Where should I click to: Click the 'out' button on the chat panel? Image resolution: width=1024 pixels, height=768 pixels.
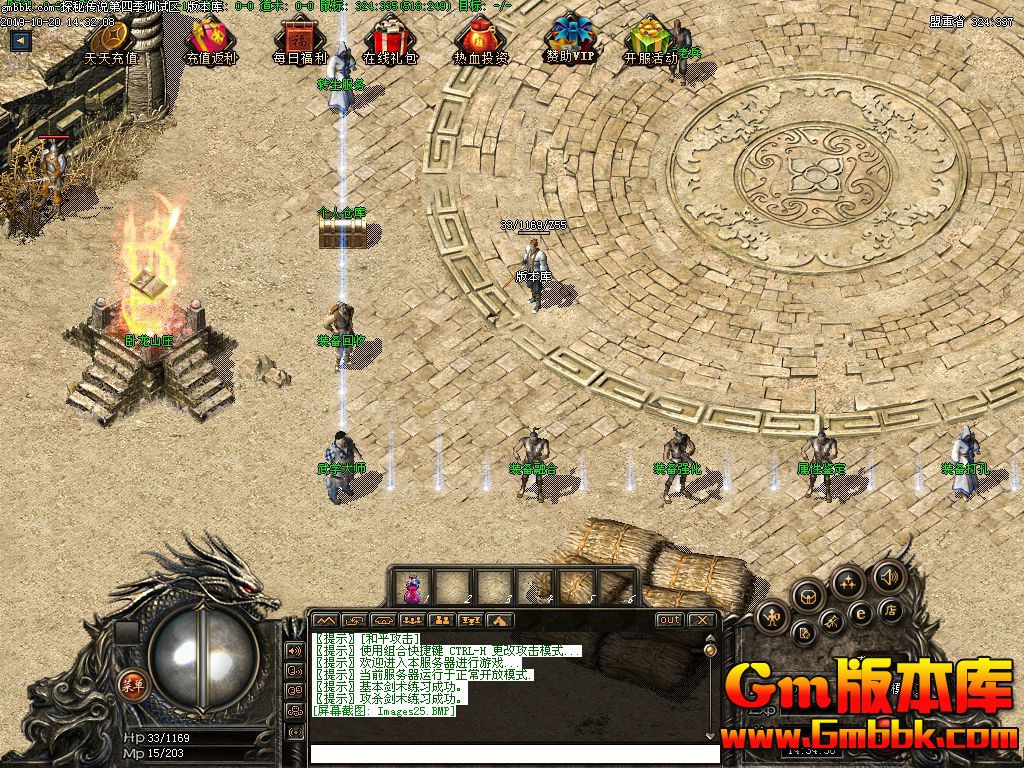coord(669,620)
